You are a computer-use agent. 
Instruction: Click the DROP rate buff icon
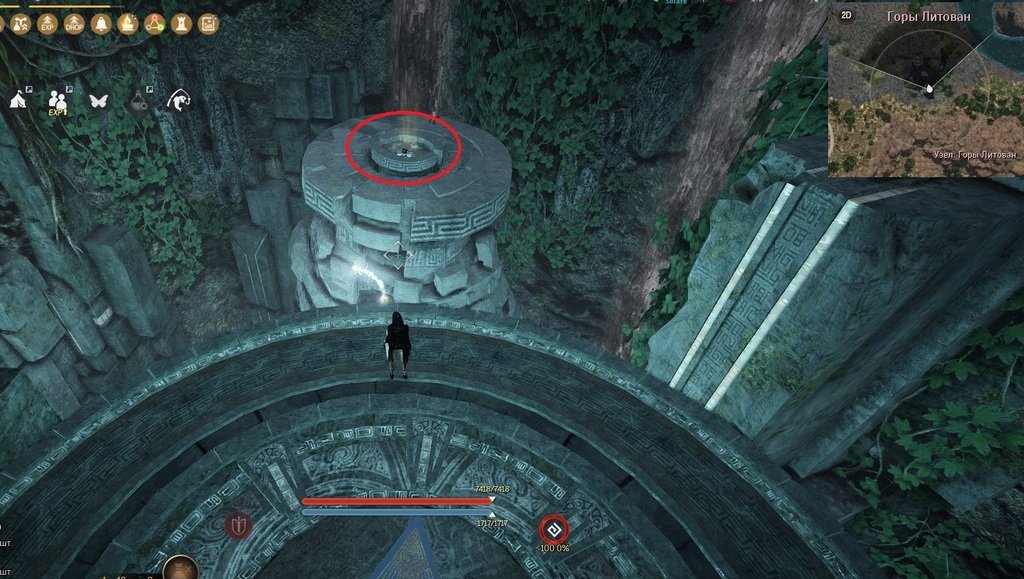point(74,24)
